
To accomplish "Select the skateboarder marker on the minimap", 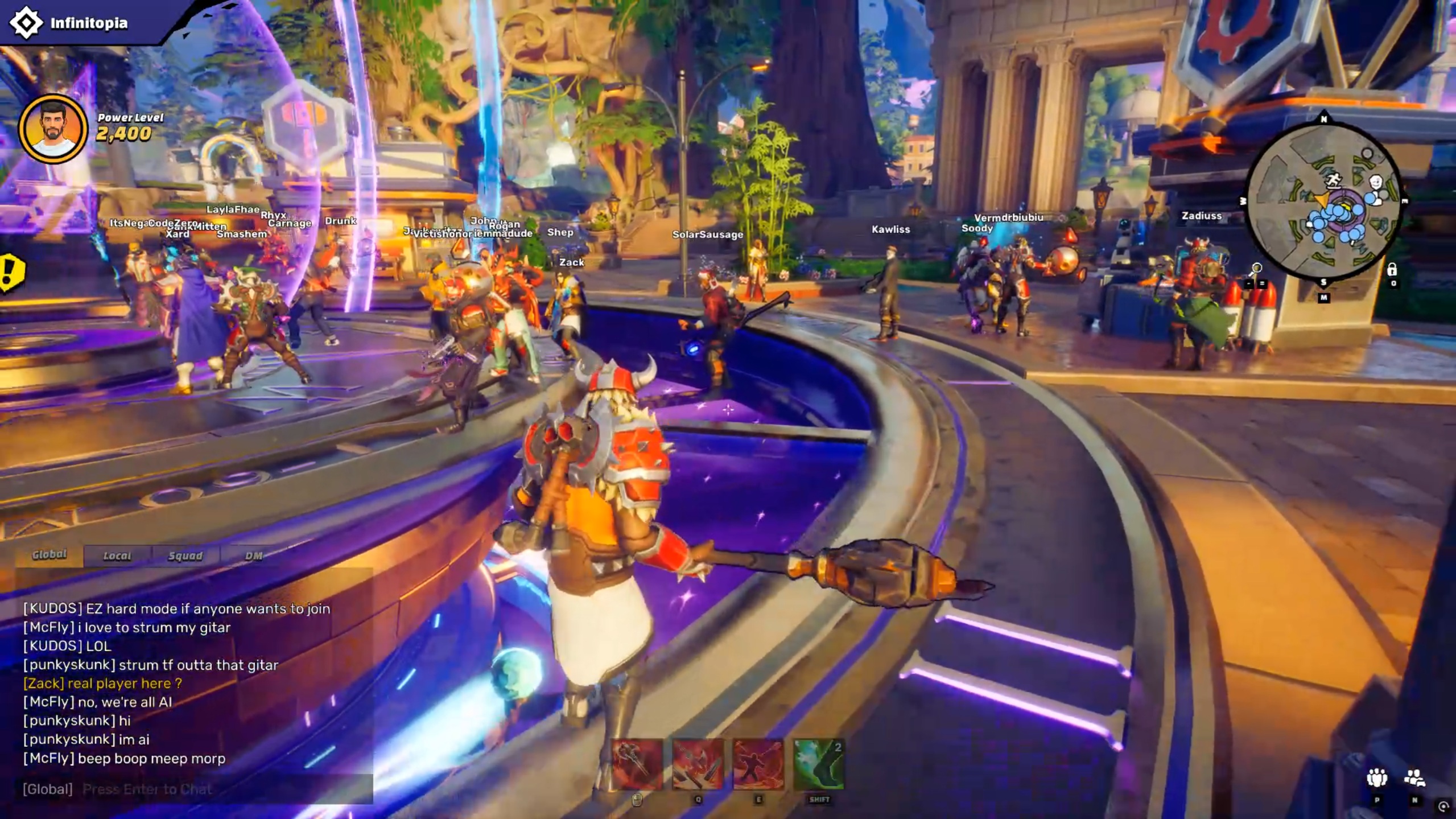I will [x=1333, y=180].
